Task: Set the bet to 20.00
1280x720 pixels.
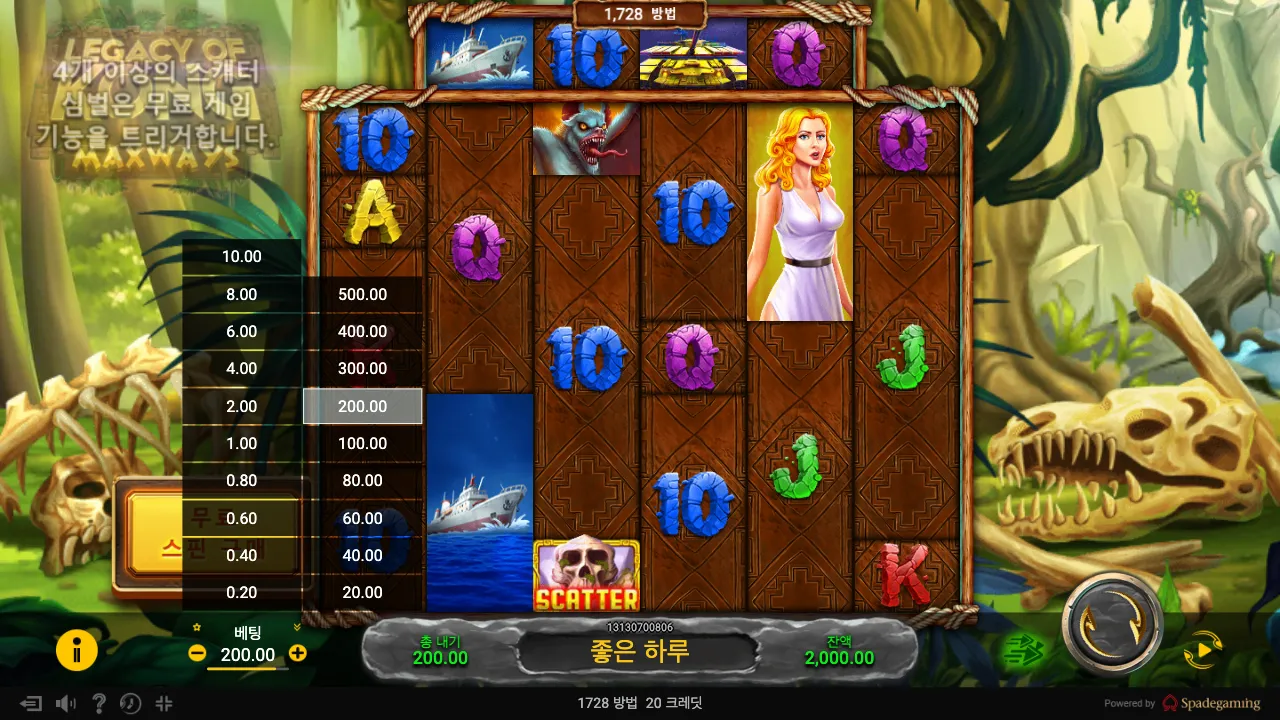Action: click(x=363, y=592)
